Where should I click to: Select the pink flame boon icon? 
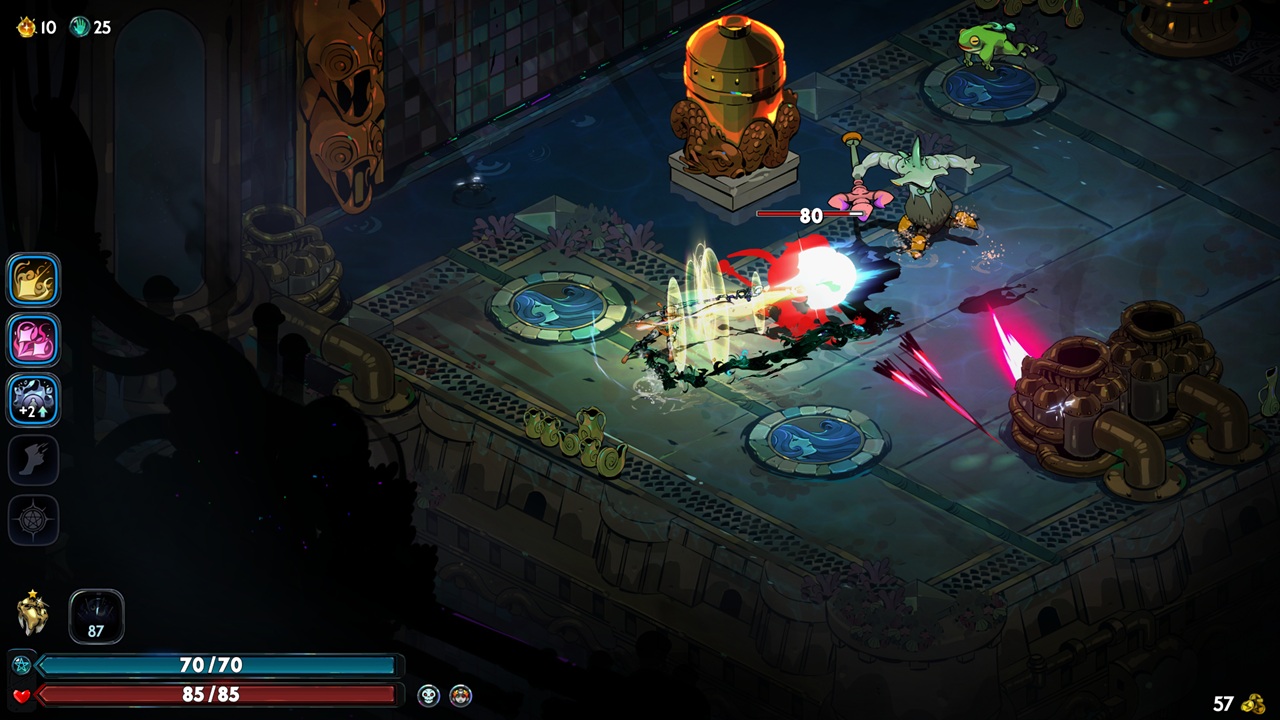click(x=33, y=340)
